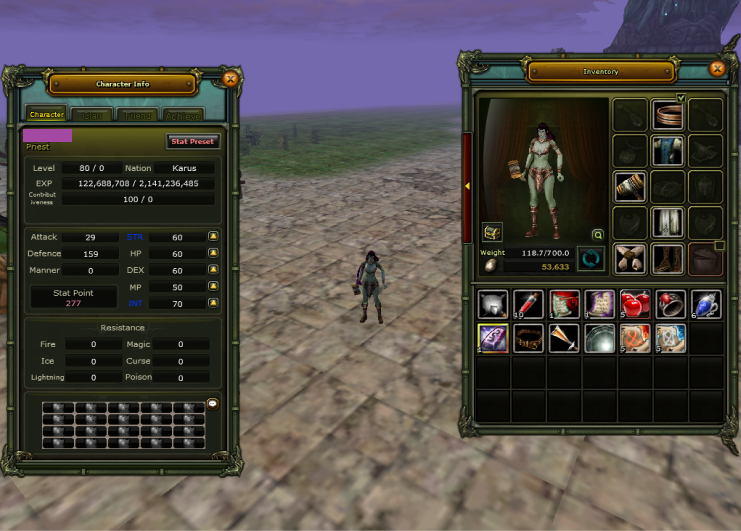Increase the INT stat by one point
Image resolution: width=741 pixels, height=531 pixels.
click(213, 303)
